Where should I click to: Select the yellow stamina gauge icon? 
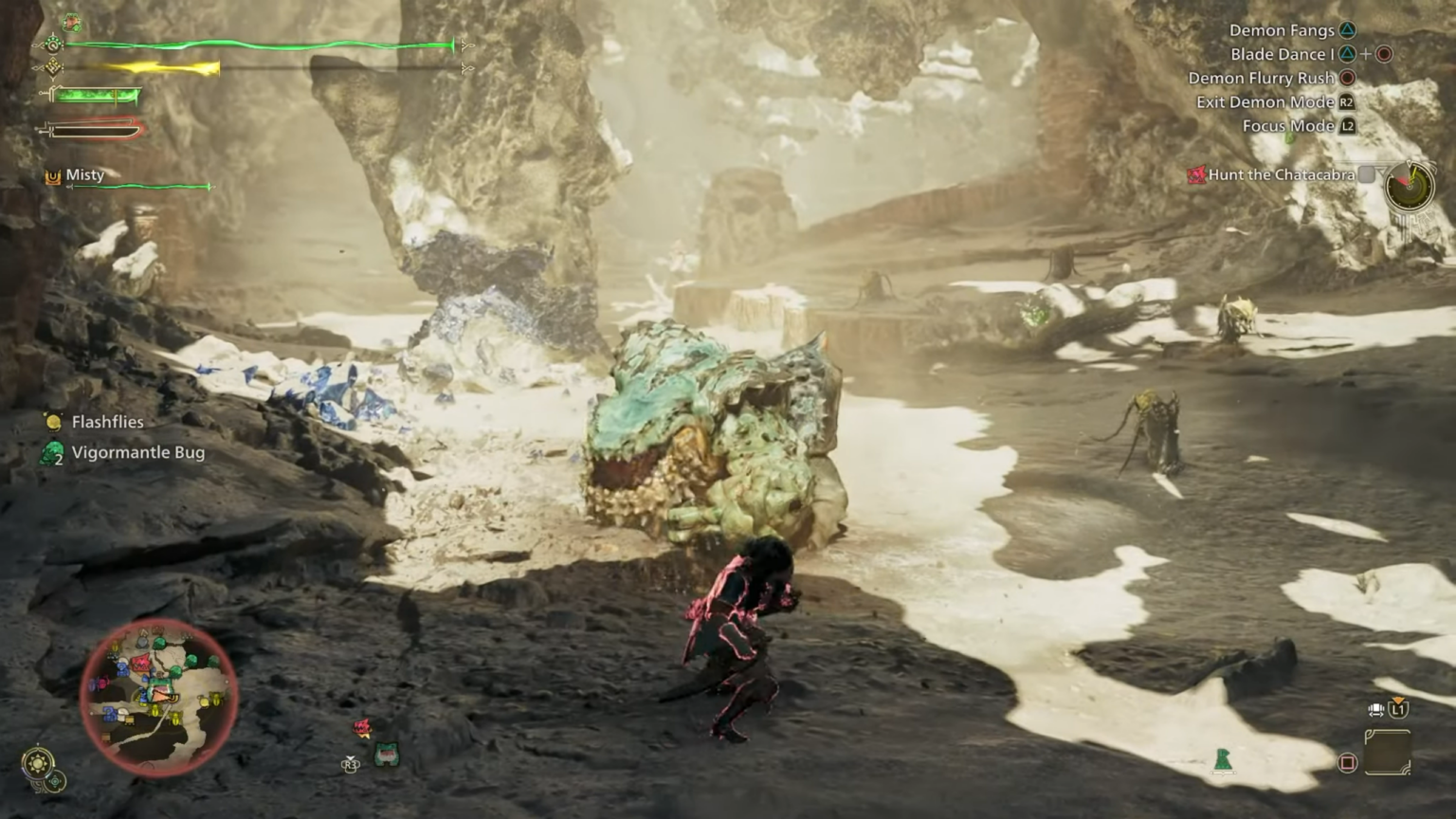click(52, 66)
